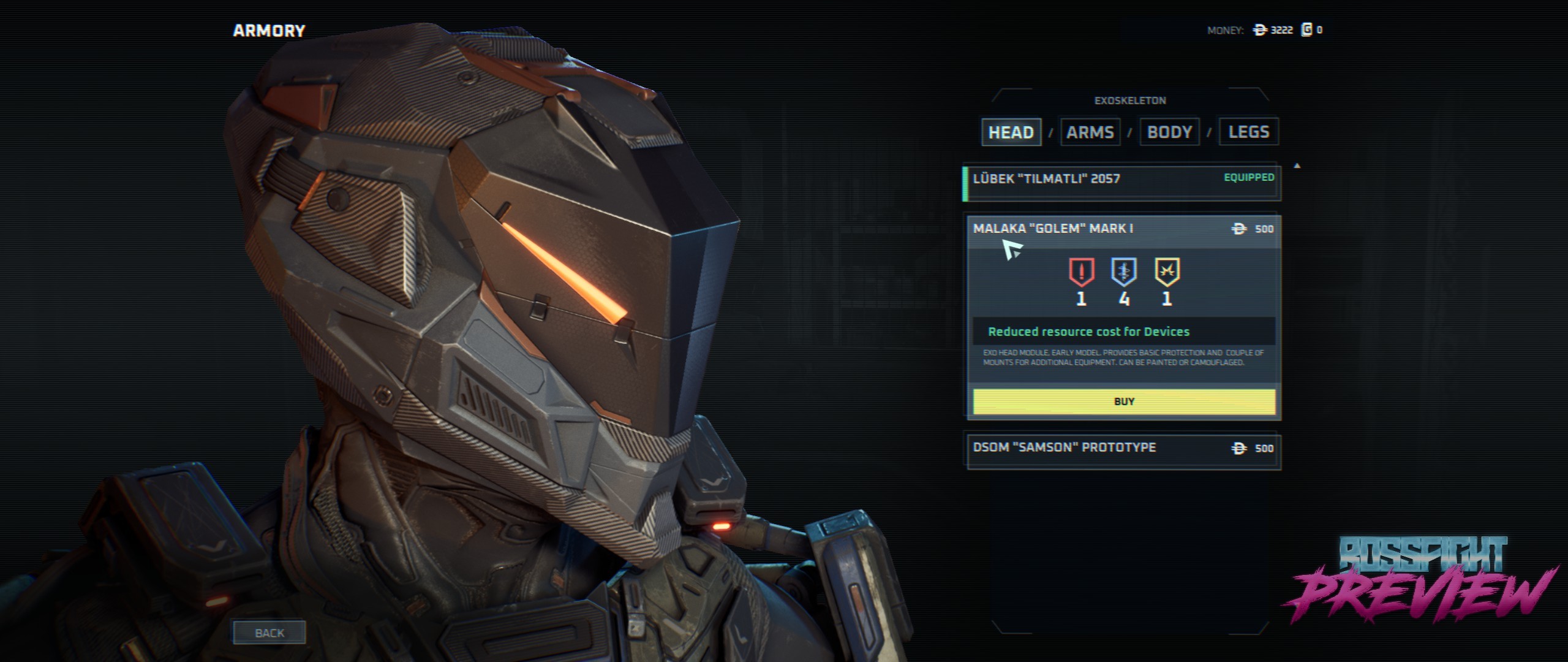Viewport: 1568px width, 662px height.
Task: Open the ARMS exoskeleton tab
Action: pos(1090,132)
